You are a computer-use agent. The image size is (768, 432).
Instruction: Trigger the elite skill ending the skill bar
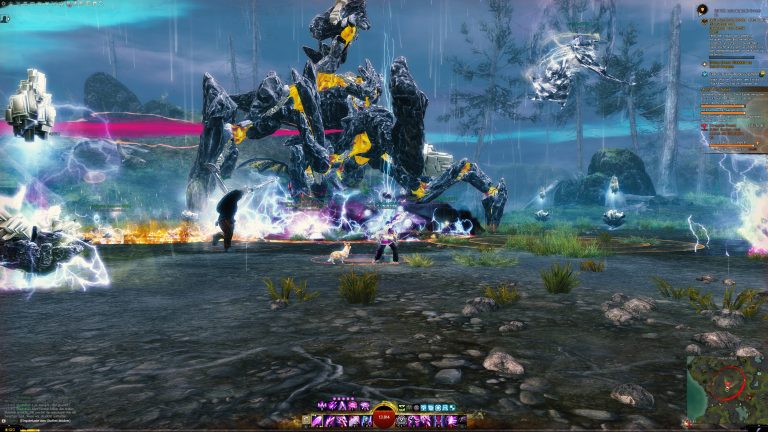pos(461,420)
